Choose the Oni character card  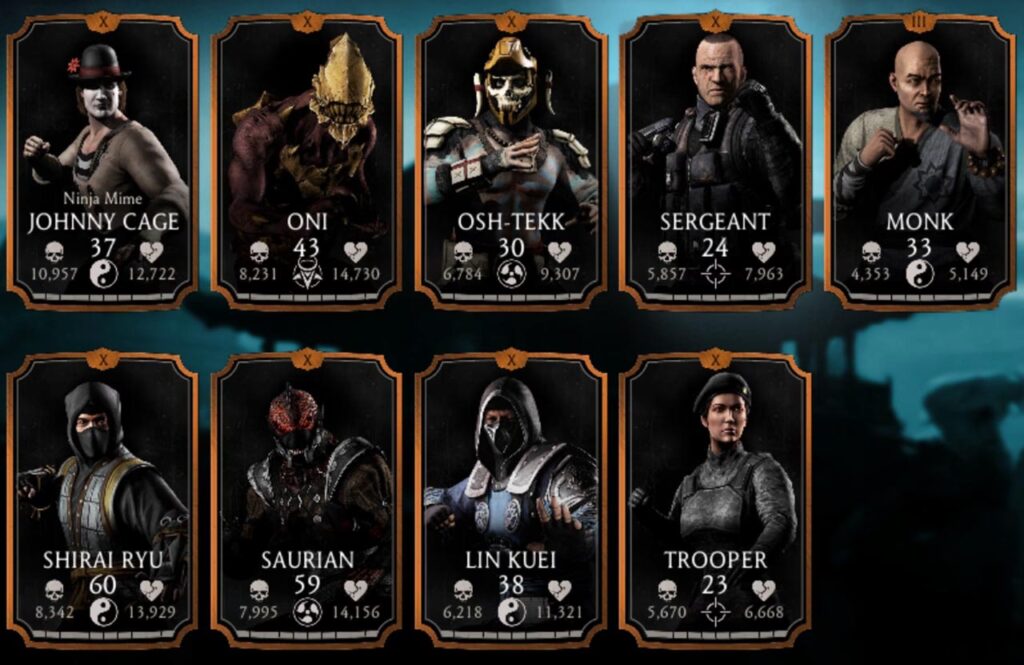(x=307, y=160)
